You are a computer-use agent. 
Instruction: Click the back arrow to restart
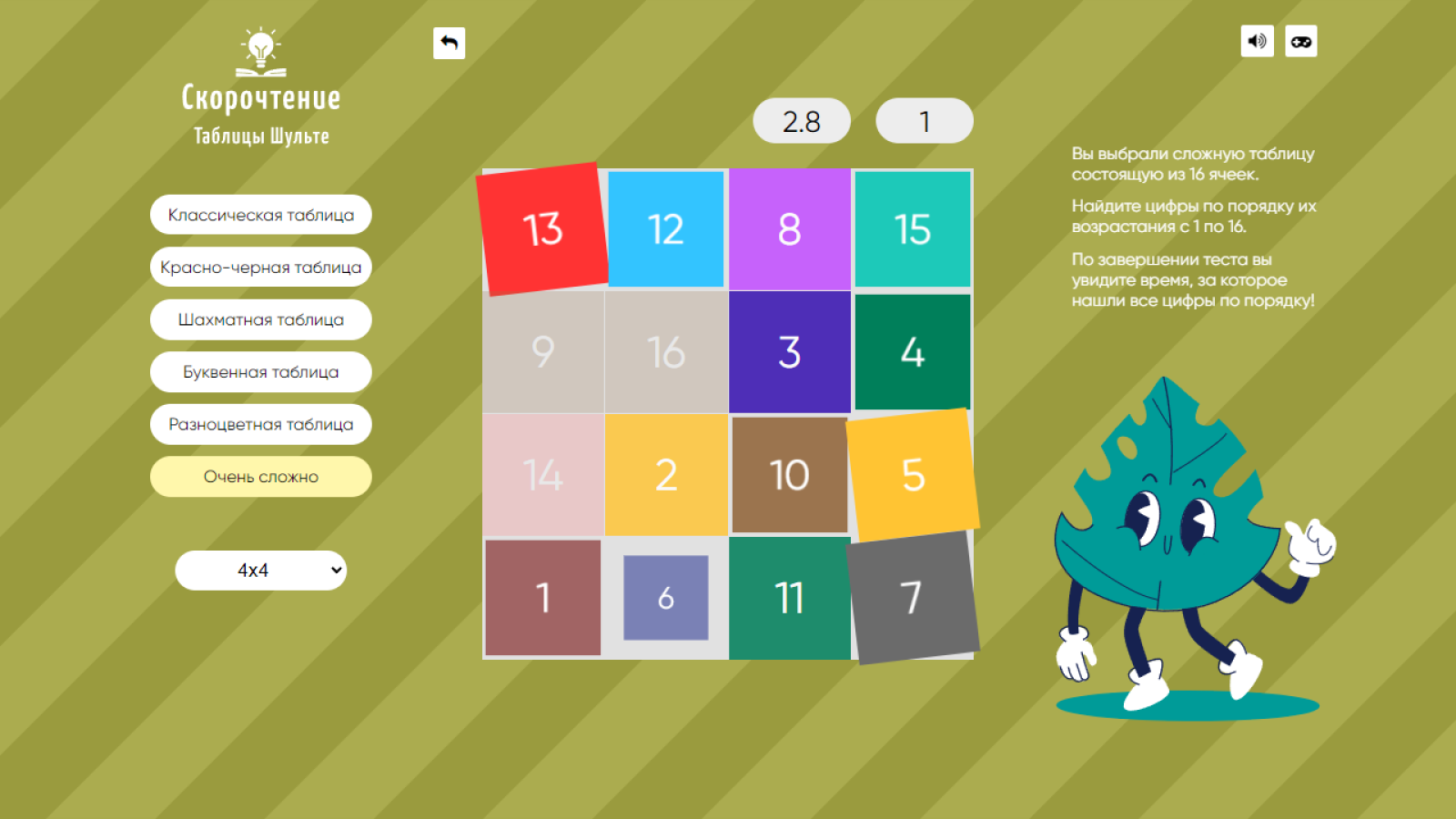(449, 43)
